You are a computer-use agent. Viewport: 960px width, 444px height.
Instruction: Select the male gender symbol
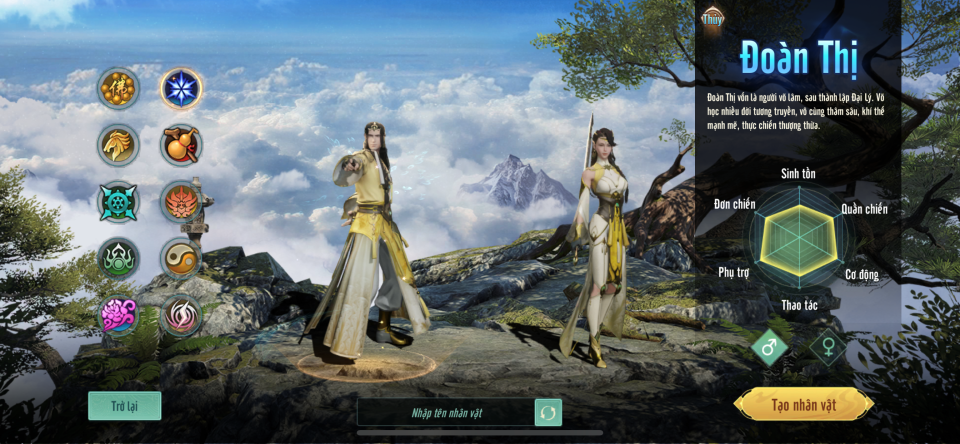click(x=770, y=348)
